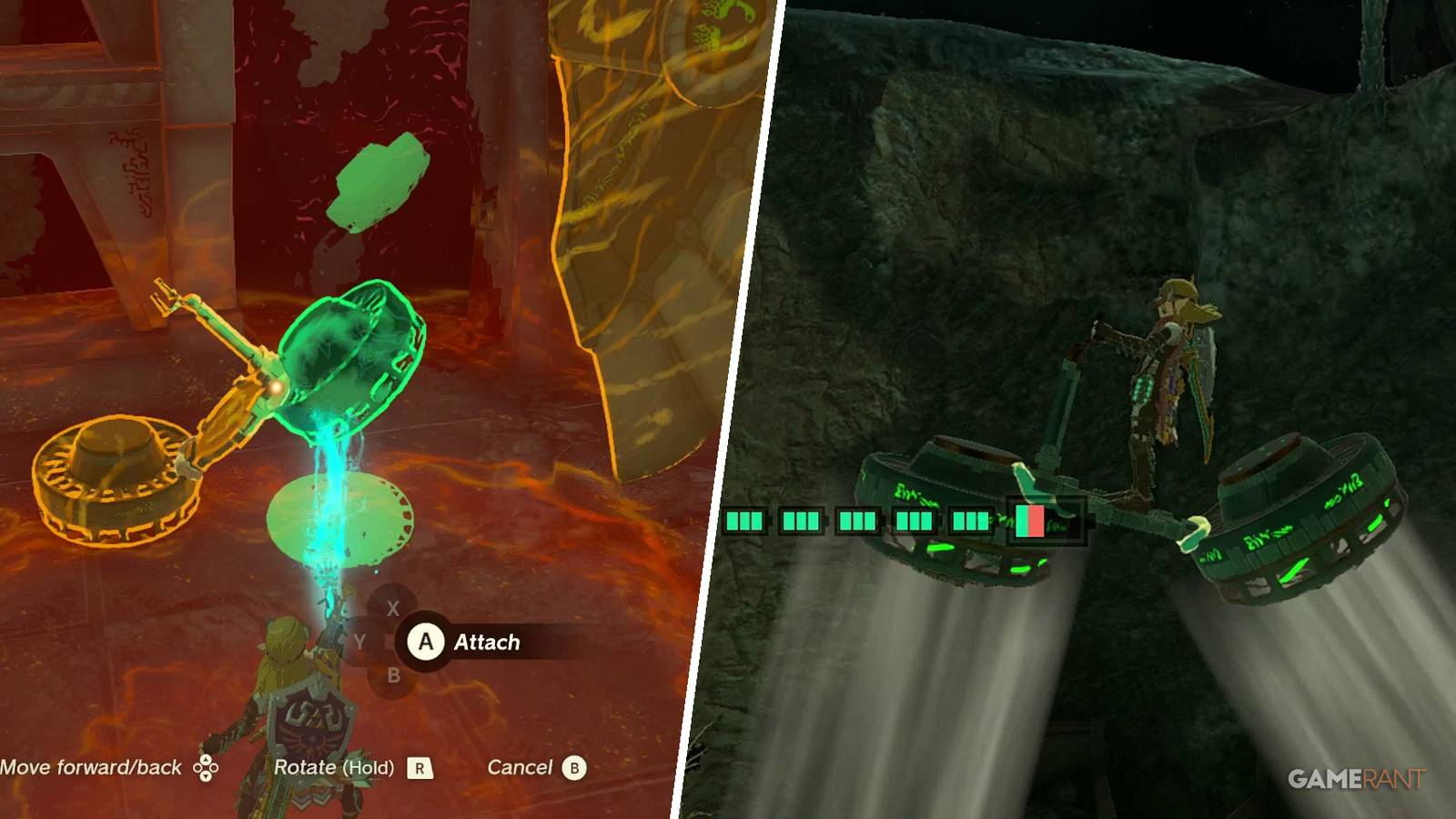The image size is (1456, 819).
Task: Click the GameRant watermark
Action: (1356, 778)
